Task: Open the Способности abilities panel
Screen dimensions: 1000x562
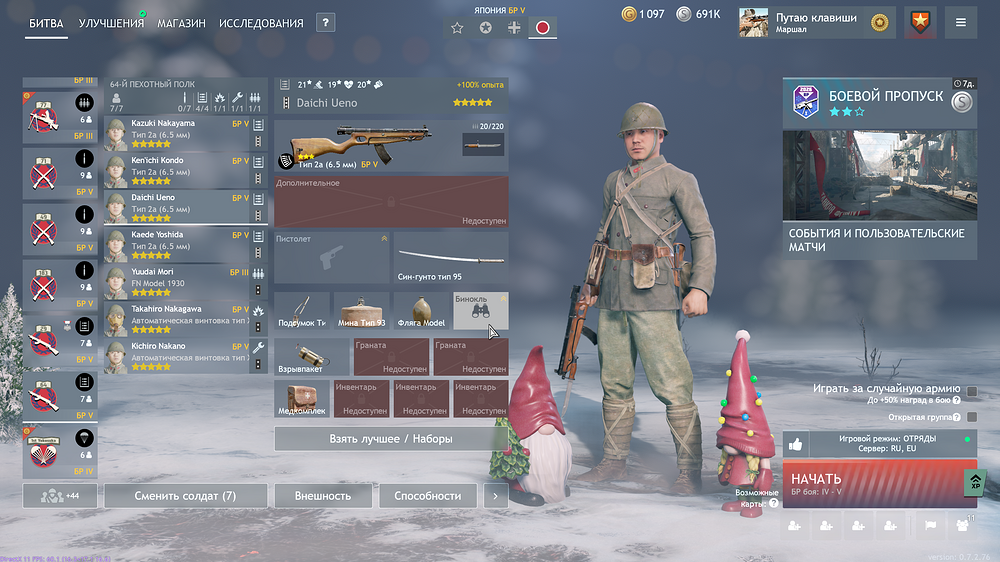Action: tap(427, 495)
